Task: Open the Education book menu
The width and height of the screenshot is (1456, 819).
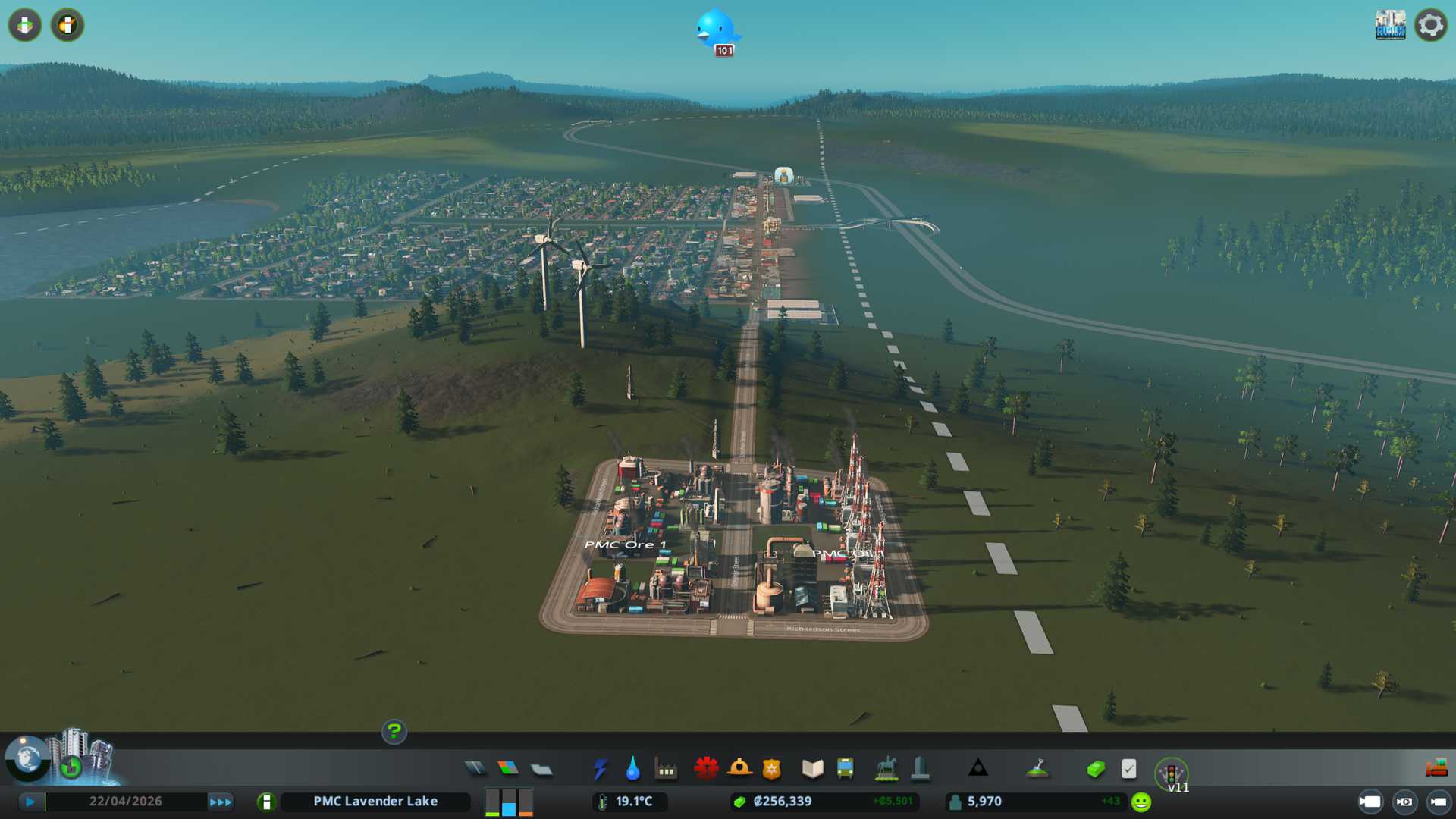Action: (812, 769)
